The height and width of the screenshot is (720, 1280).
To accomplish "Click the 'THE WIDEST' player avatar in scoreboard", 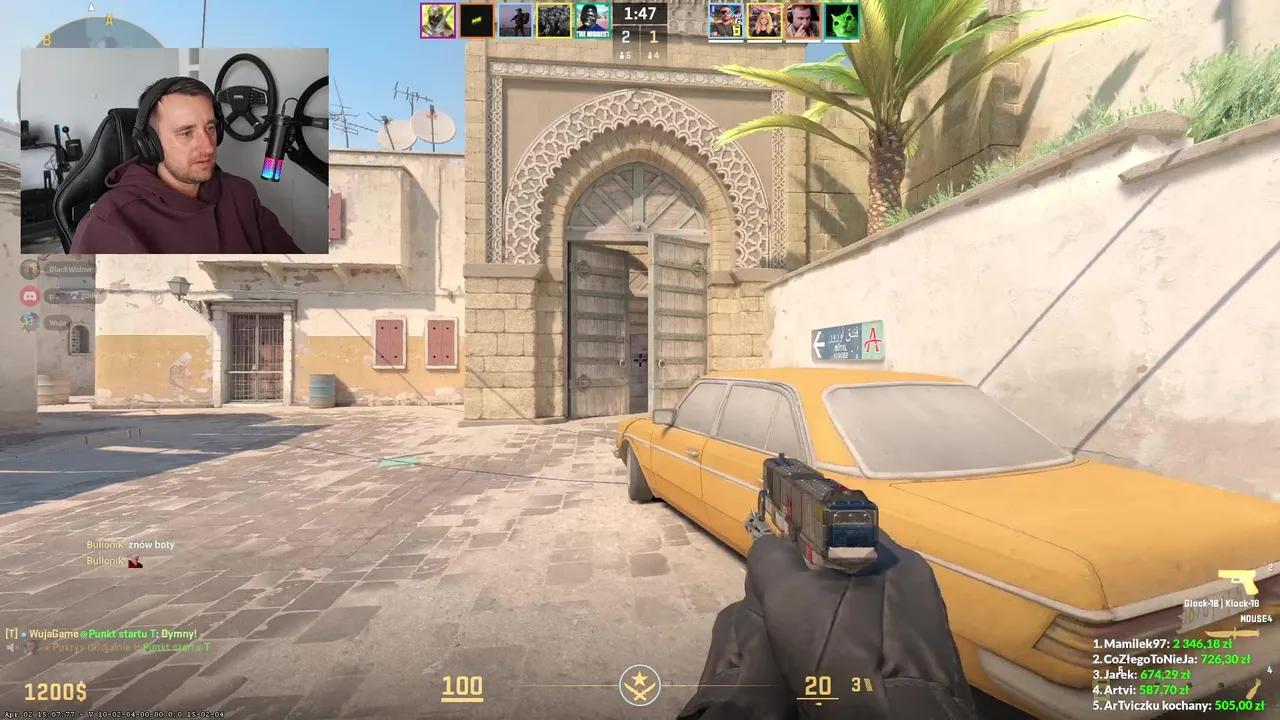I will (x=592, y=20).
